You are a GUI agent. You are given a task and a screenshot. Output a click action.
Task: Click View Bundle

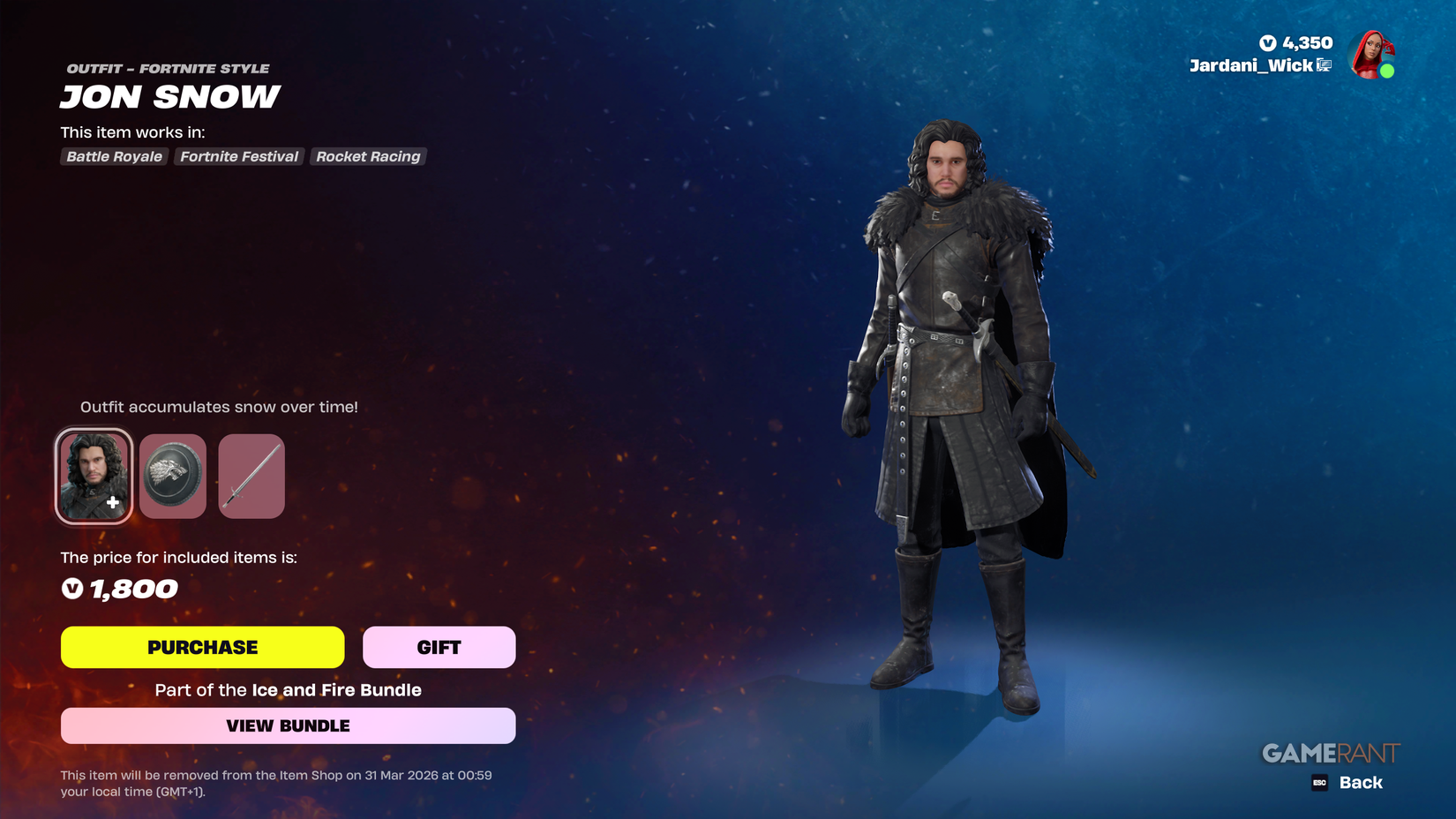[x=288, y=725]
